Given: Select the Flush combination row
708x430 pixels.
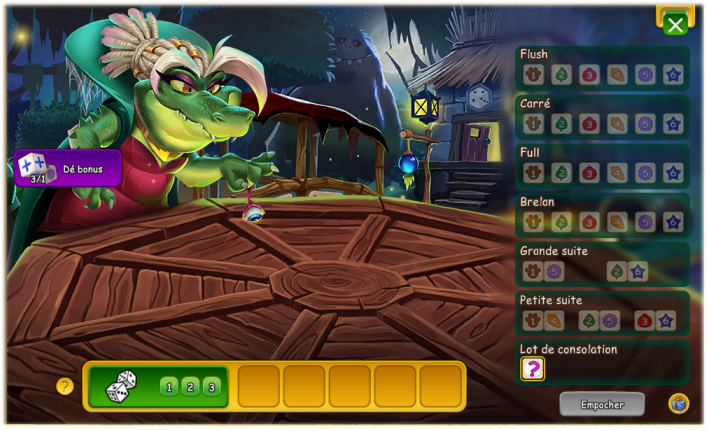Looking at the screenshot, I should point(602,66).
